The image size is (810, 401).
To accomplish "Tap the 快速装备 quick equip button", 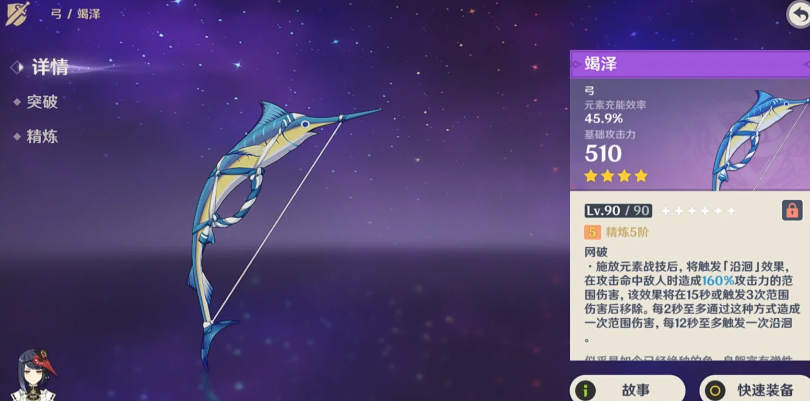I will (x=754, y=389).
